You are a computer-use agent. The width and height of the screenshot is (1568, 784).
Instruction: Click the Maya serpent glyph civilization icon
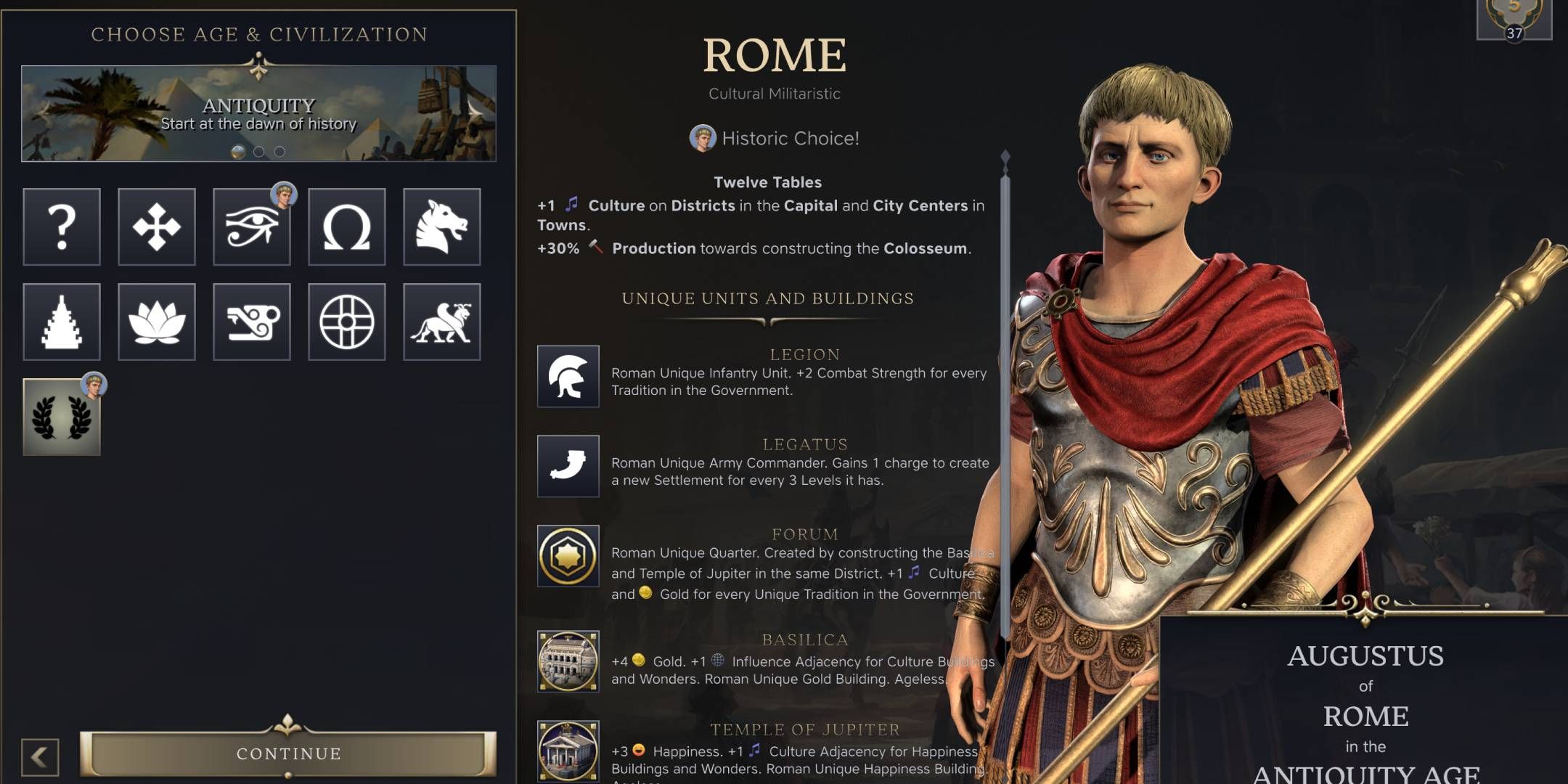(251, 322)
